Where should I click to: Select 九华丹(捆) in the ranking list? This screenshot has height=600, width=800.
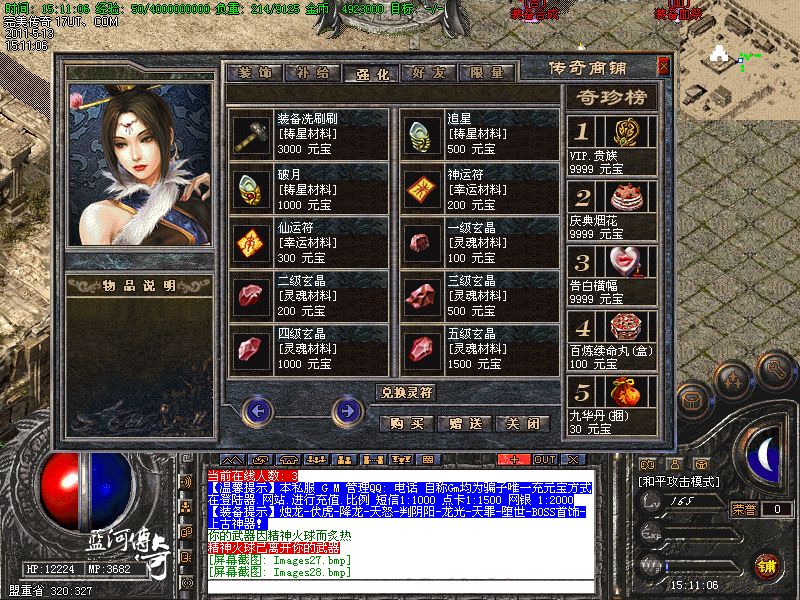click(x=612, y=405)
